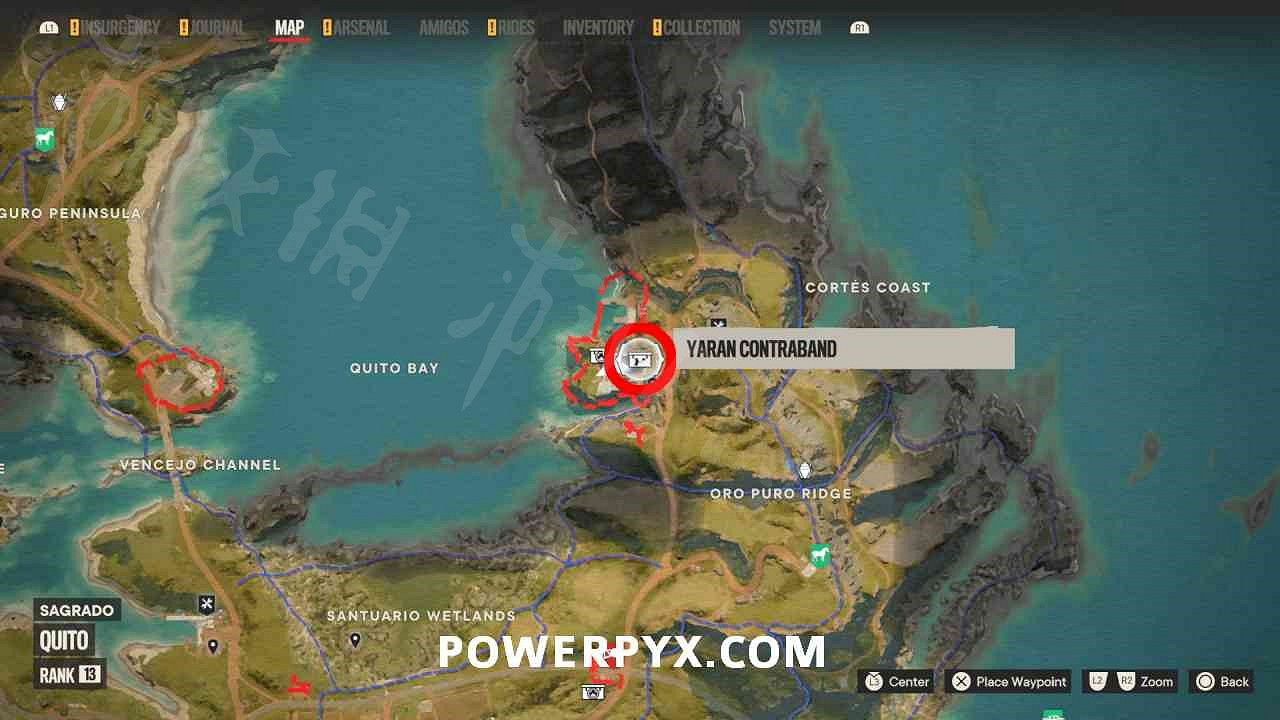Click the camp icon near Cortés Coast
1280x720 pixels.
pyautogui.click(x=718, y=323)
